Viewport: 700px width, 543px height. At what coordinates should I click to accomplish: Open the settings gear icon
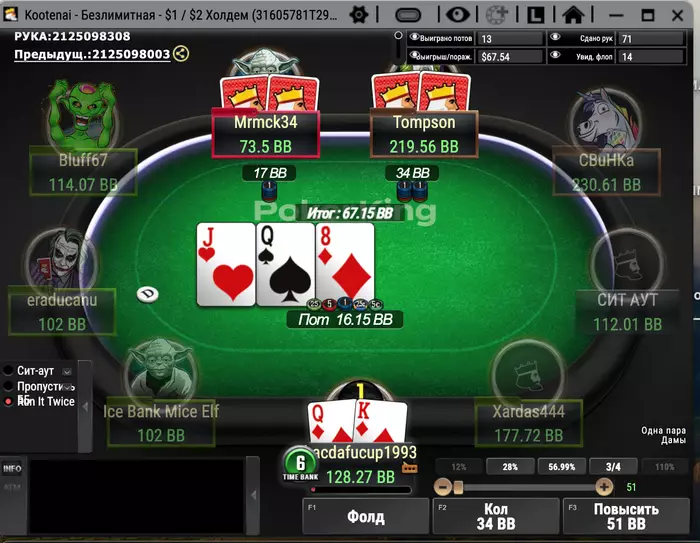click(x=360, y=15)
